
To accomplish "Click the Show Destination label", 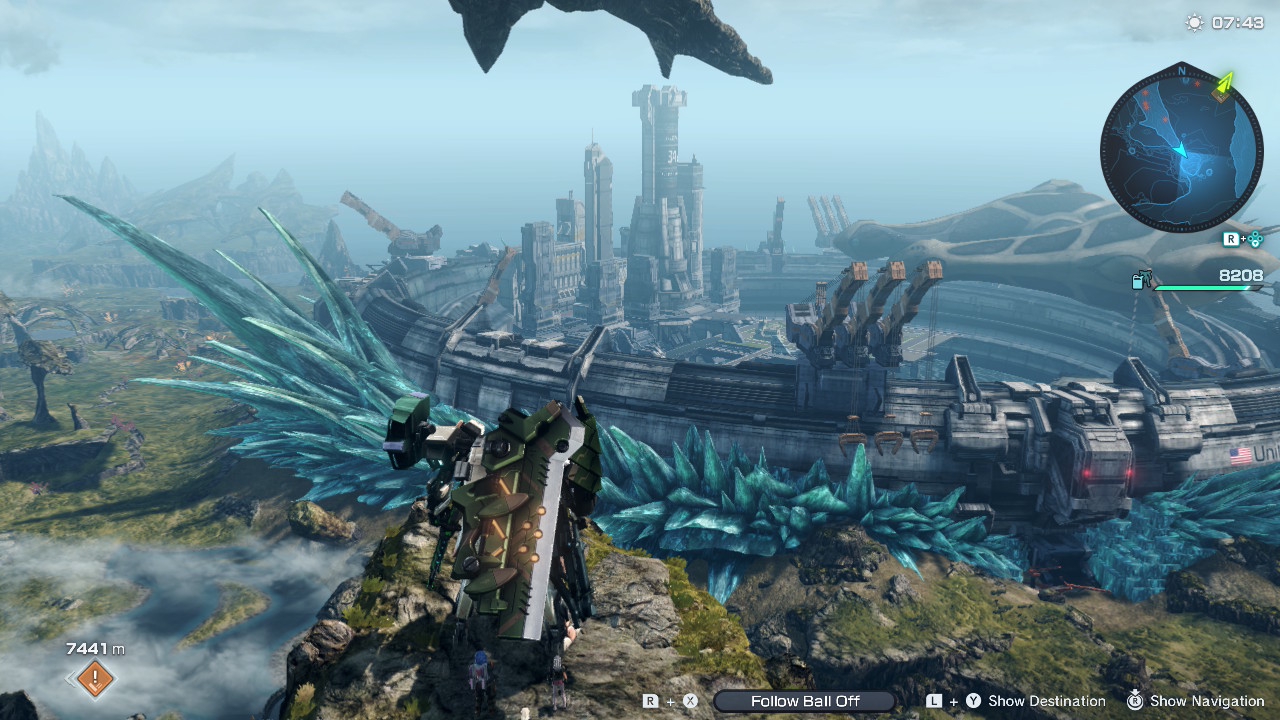I will 1046,701.
